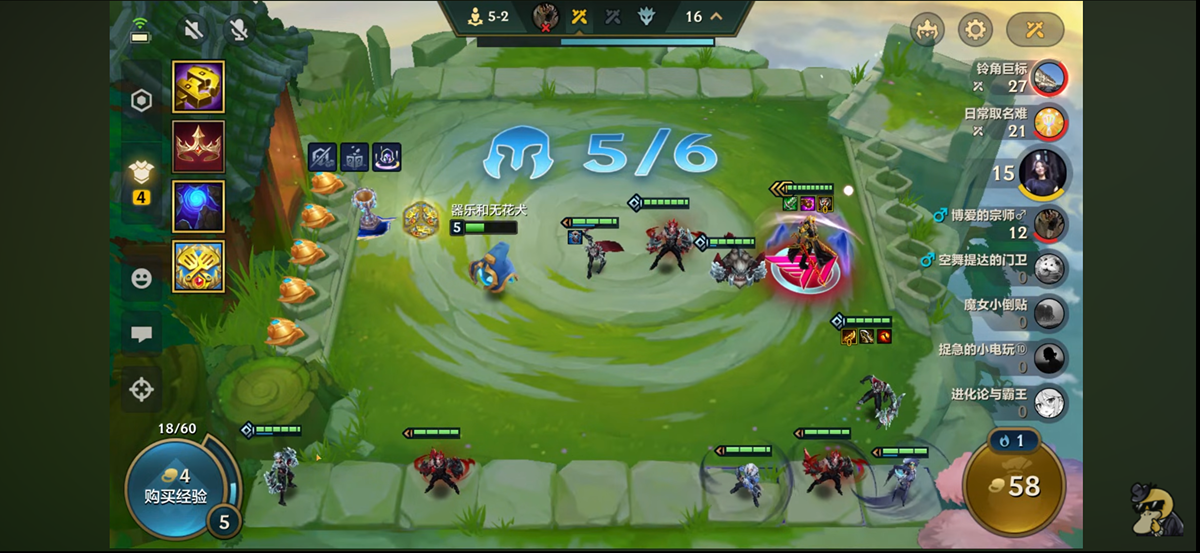
Task: Click the crosshair target icon
Action: point(141,388)
